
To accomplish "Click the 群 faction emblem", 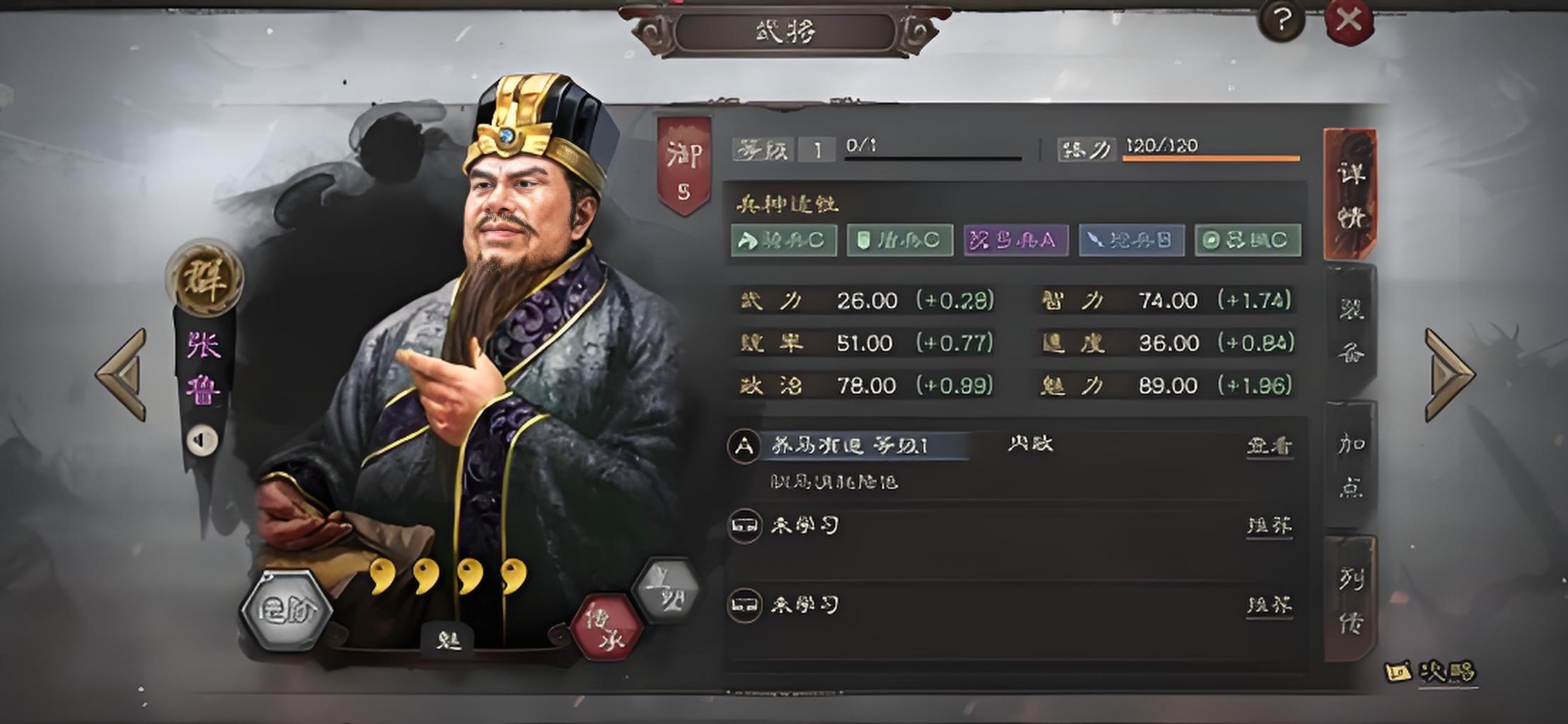I will pyautogui.click(x=204, y=279).
